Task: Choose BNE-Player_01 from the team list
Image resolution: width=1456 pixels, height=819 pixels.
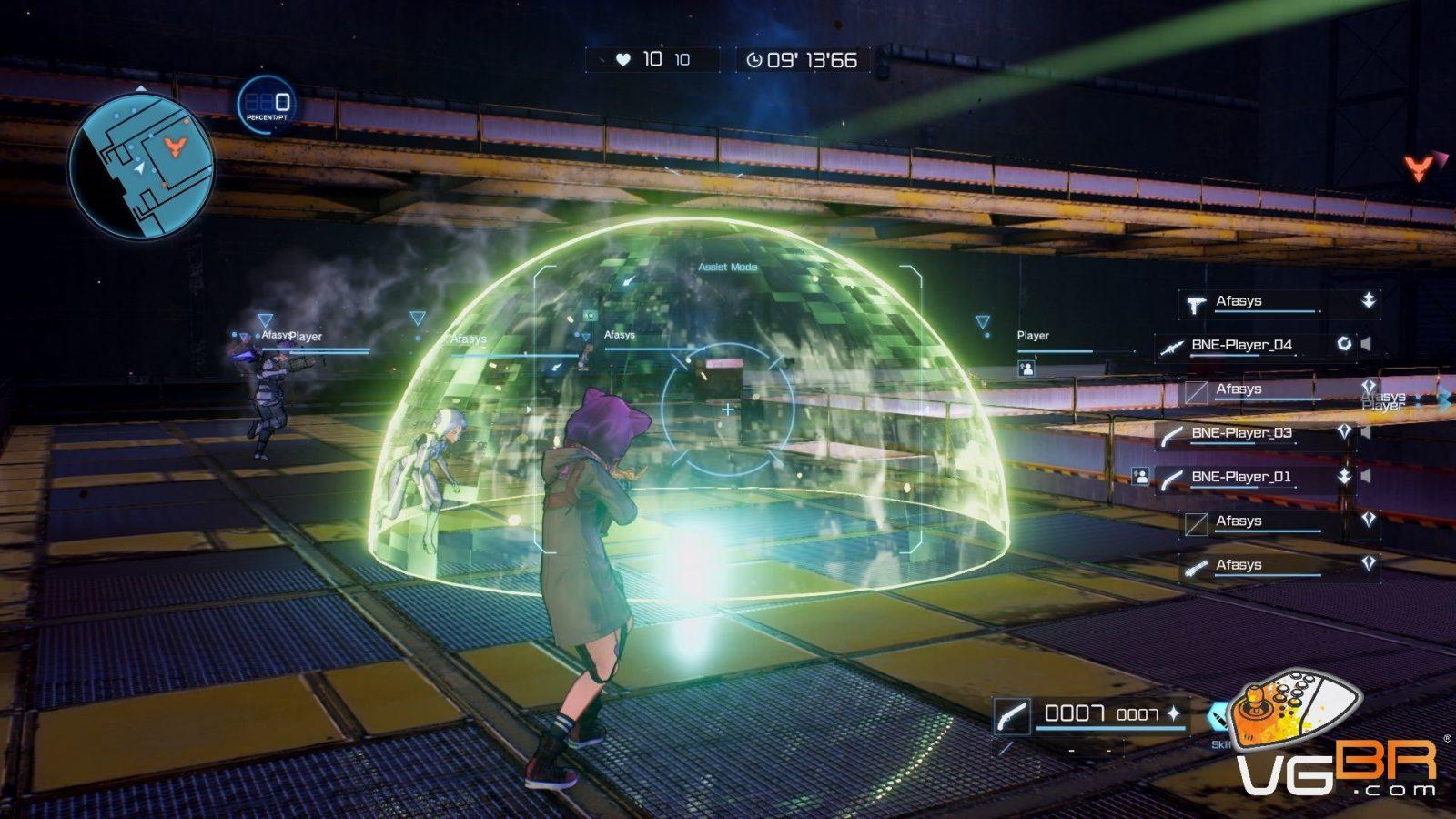Action: point(1241,477)
